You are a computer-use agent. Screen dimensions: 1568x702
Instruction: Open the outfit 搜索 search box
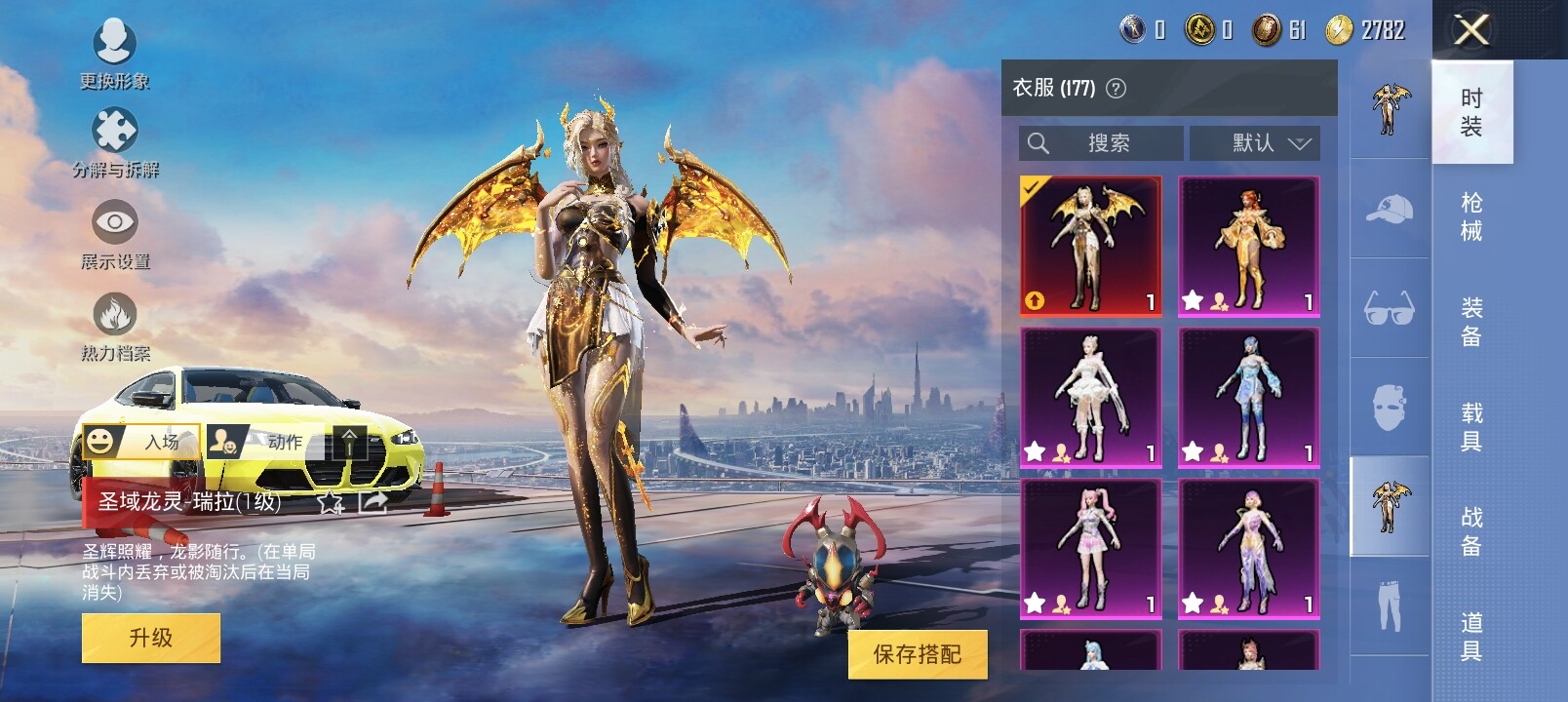click(x=1101, y=143)
